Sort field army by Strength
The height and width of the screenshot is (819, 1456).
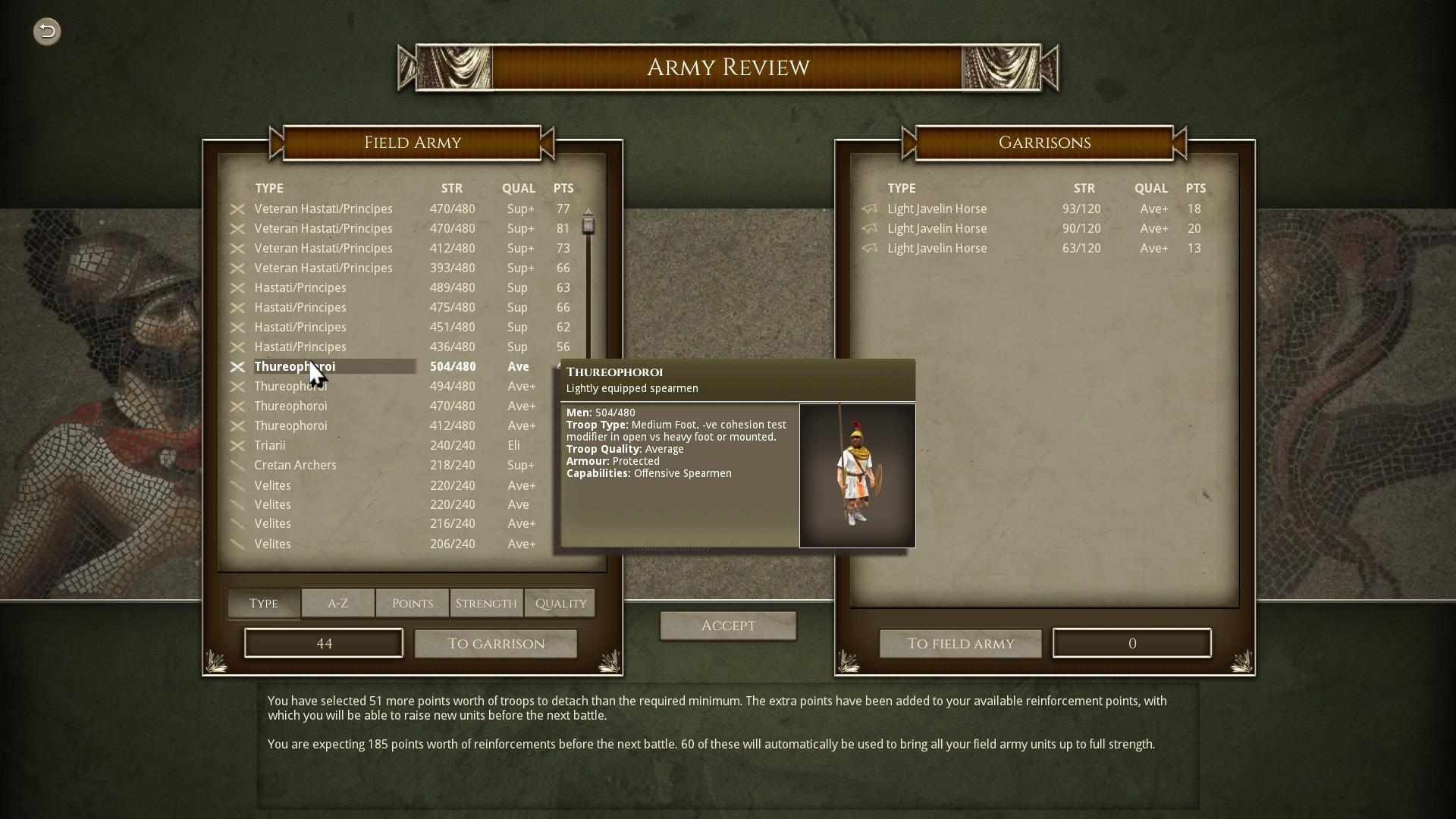(x=486, y=604)
